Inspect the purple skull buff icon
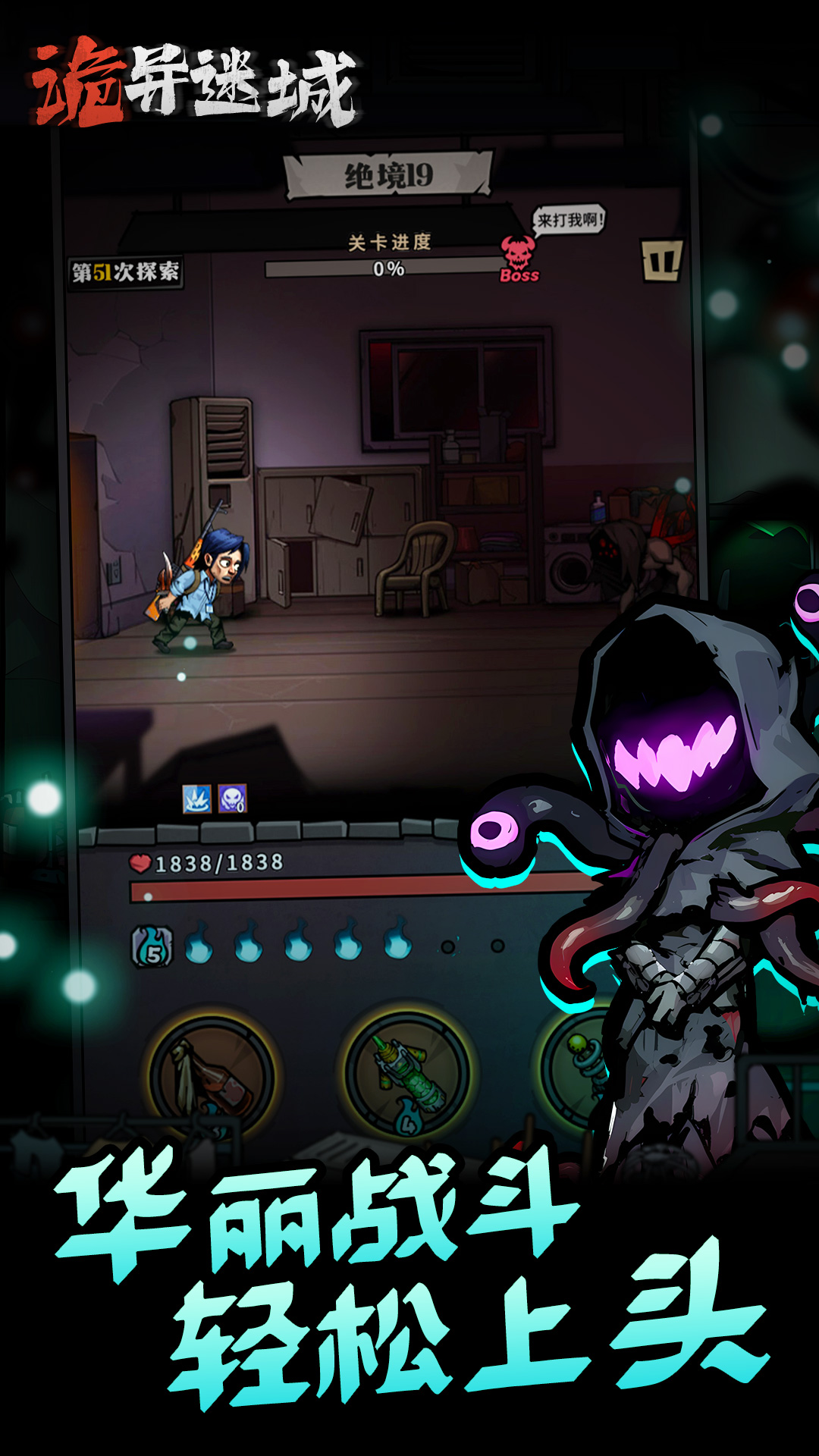Screen dimensions: 819x1456 [232, 799]
